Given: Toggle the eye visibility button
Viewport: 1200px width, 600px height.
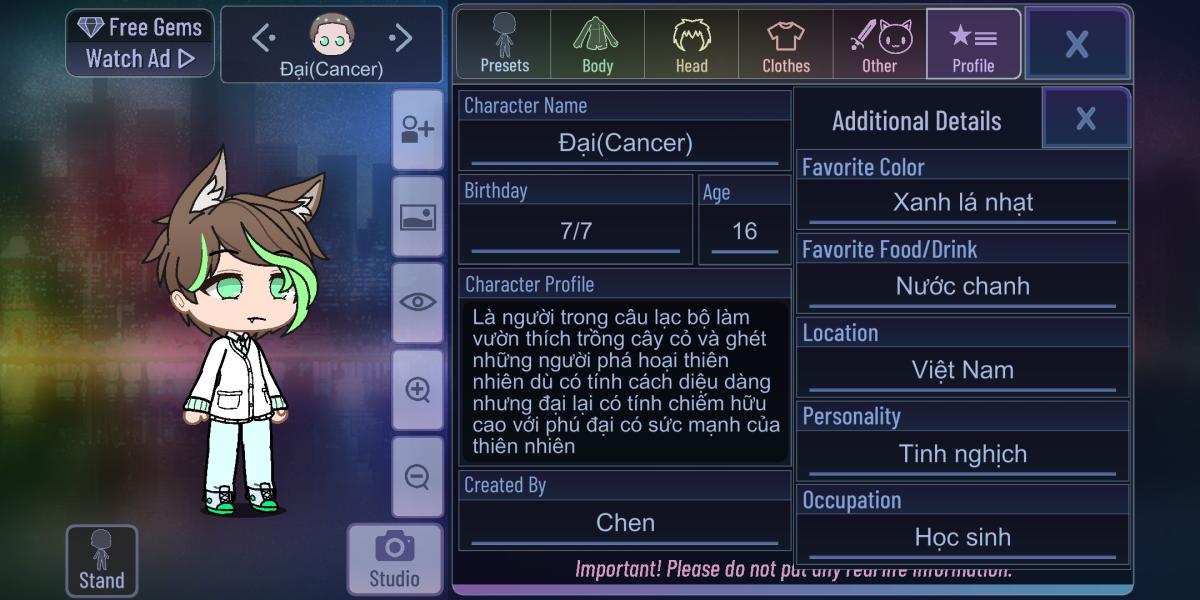Looking at the screenshot, I should pos(418,302).
